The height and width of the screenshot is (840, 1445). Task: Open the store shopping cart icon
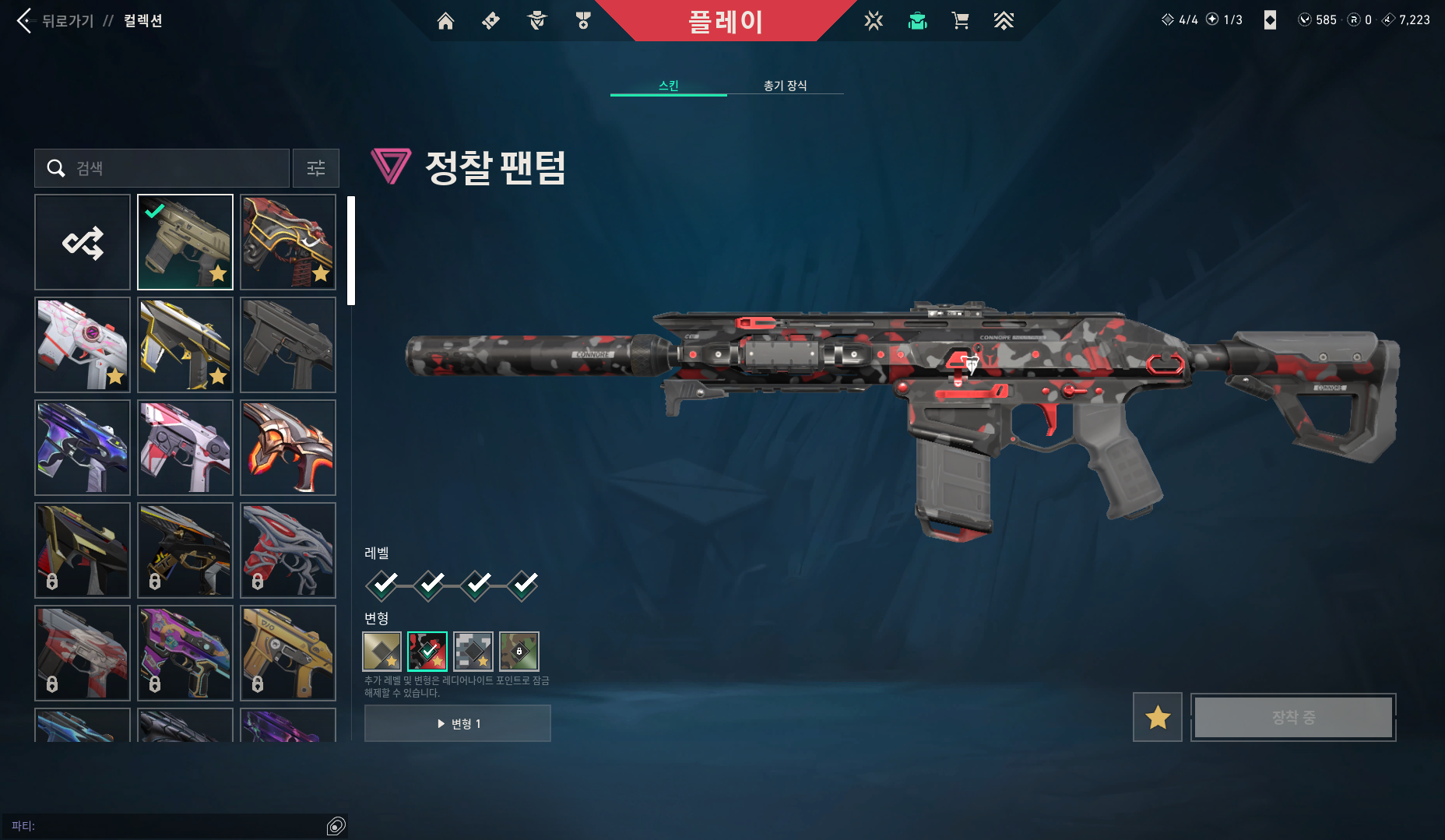click(x=961, y=21)
